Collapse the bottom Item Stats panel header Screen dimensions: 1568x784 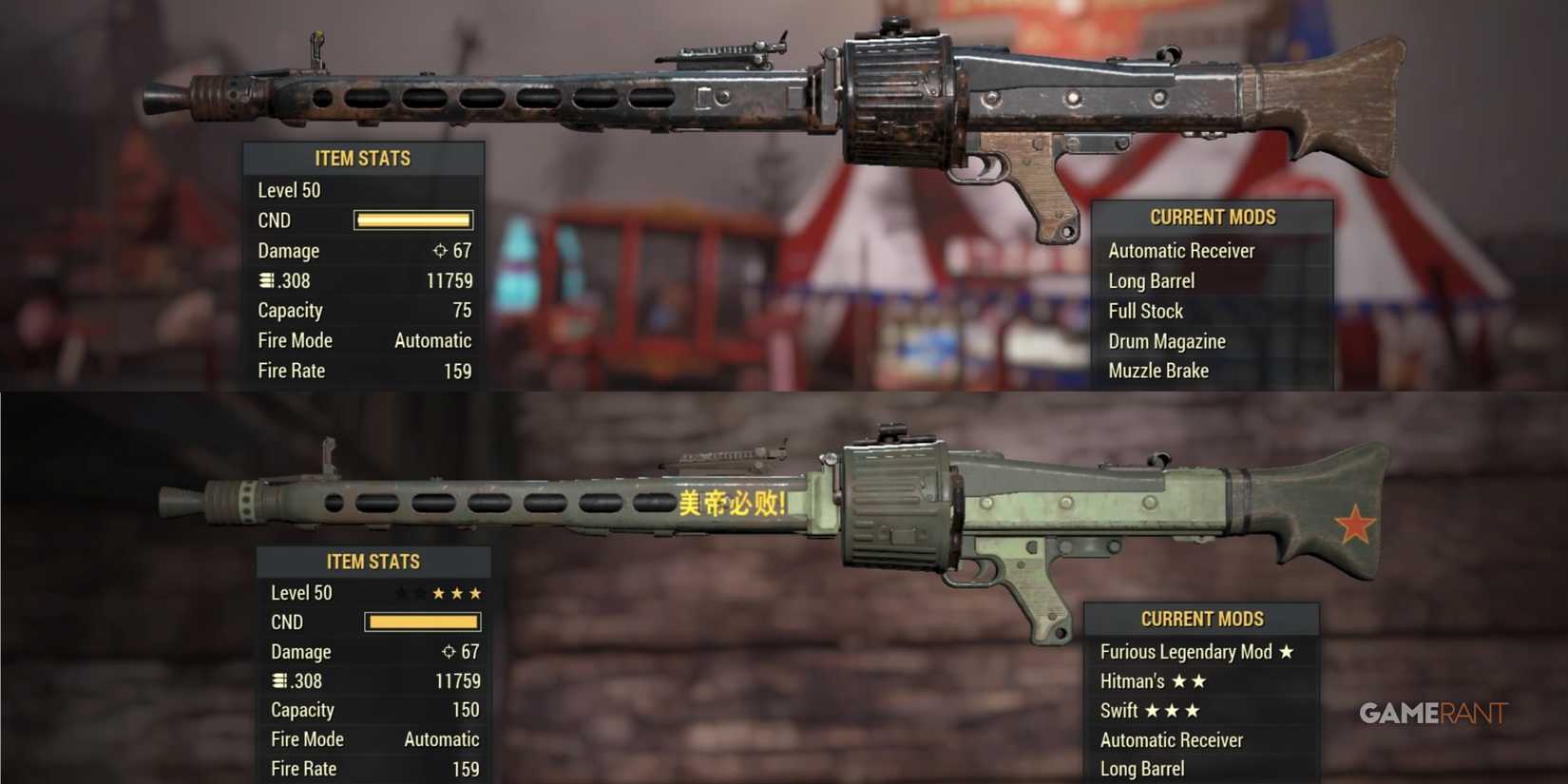coord(373,561)
